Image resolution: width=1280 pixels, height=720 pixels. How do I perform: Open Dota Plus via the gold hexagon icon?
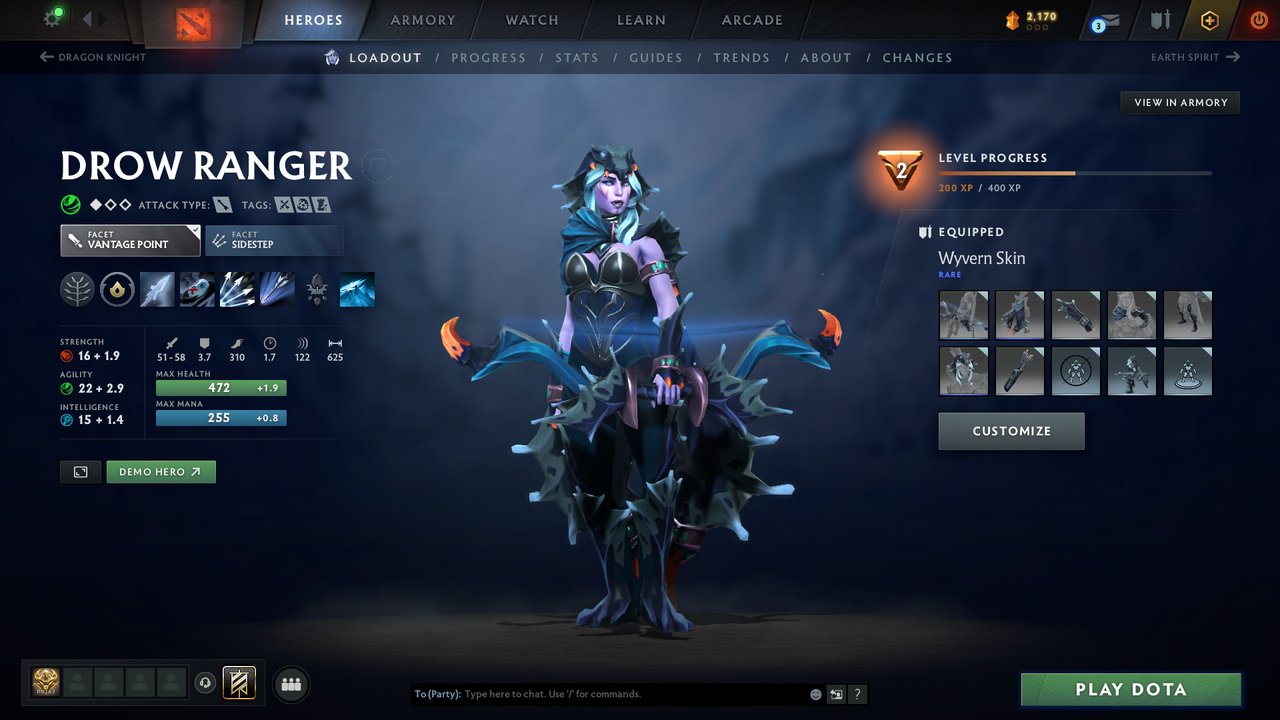tap(1209, 19)
